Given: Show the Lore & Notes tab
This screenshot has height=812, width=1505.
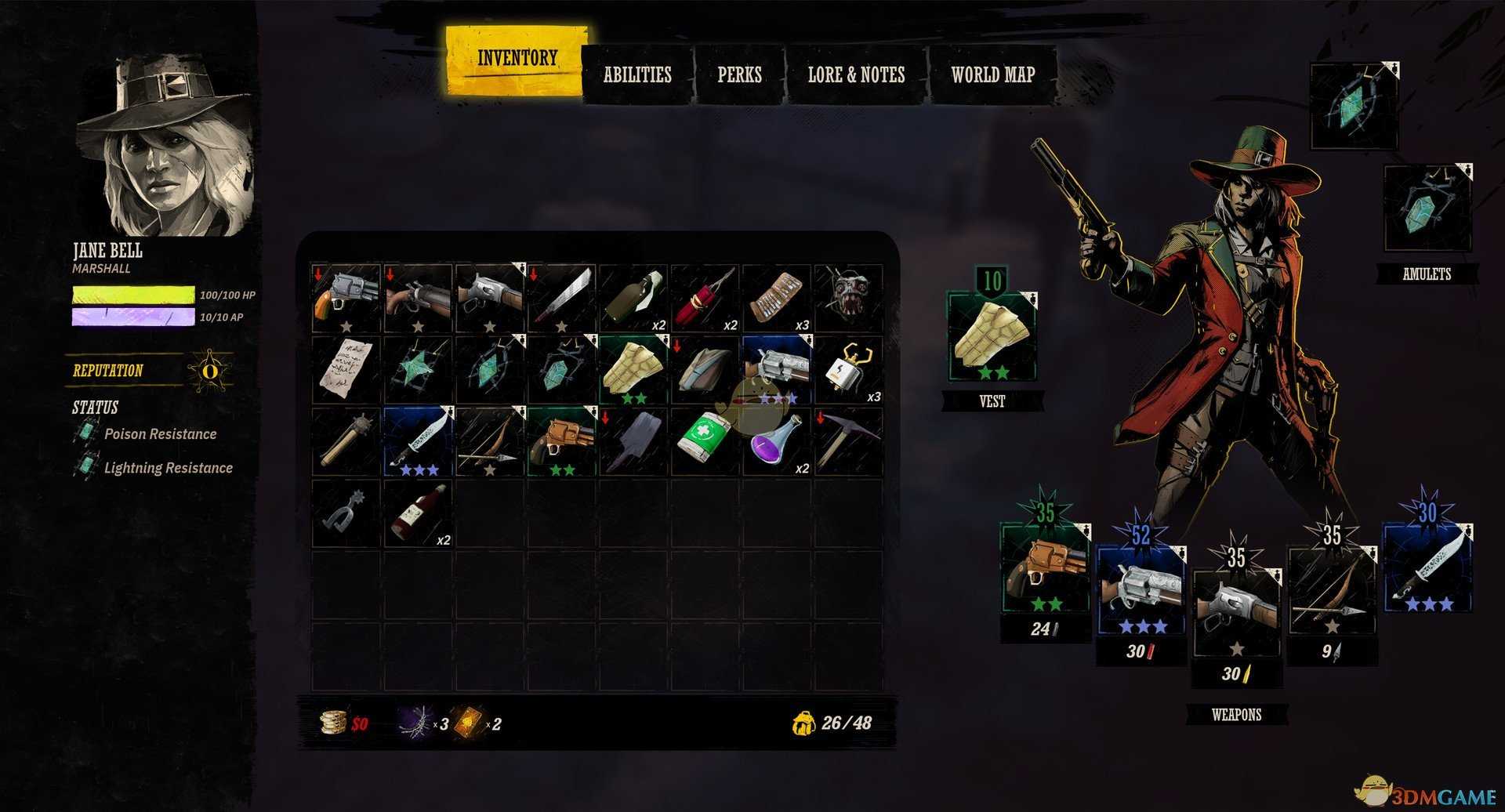Looking at the screenshot, I should pyautogui.click(x=856, y=75).
